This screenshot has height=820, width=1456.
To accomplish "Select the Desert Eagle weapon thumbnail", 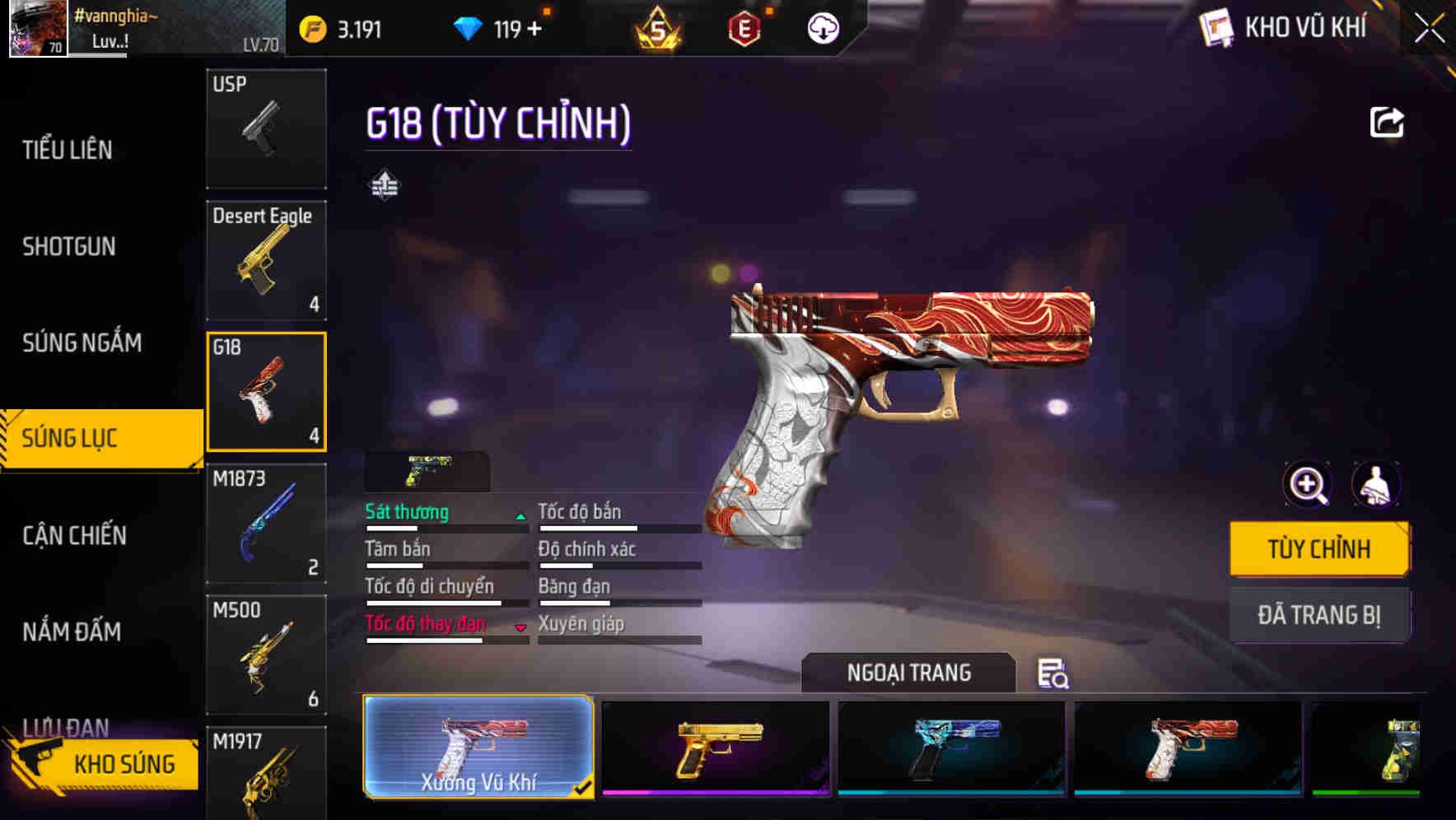I will click(265, 259).
